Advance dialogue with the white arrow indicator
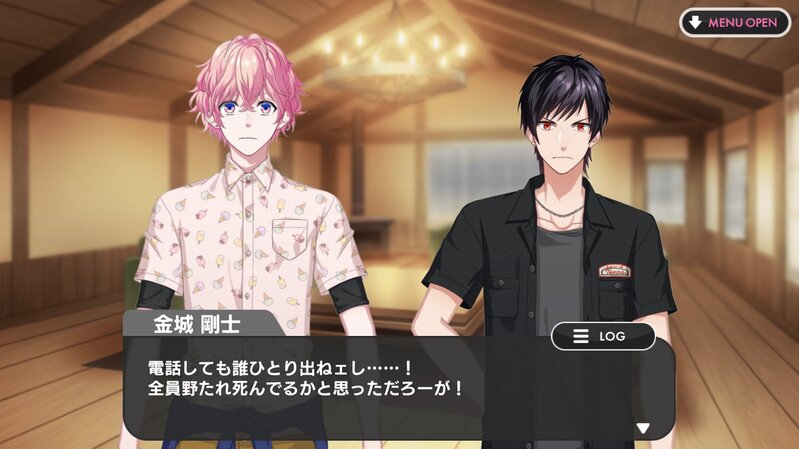This screenshot has height=449, width=799. pyautogui.click(x=643, y=428)
